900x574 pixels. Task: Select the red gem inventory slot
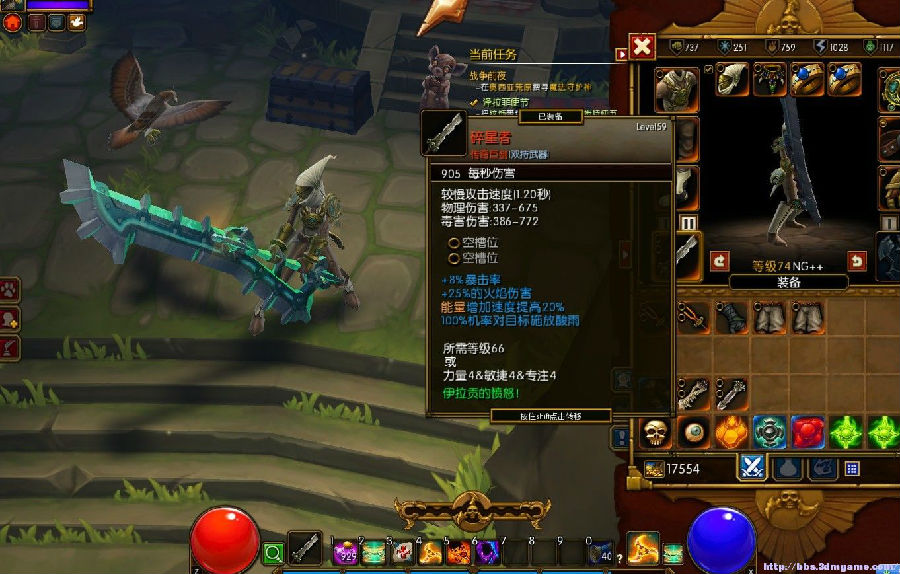(x=808, y=432)
